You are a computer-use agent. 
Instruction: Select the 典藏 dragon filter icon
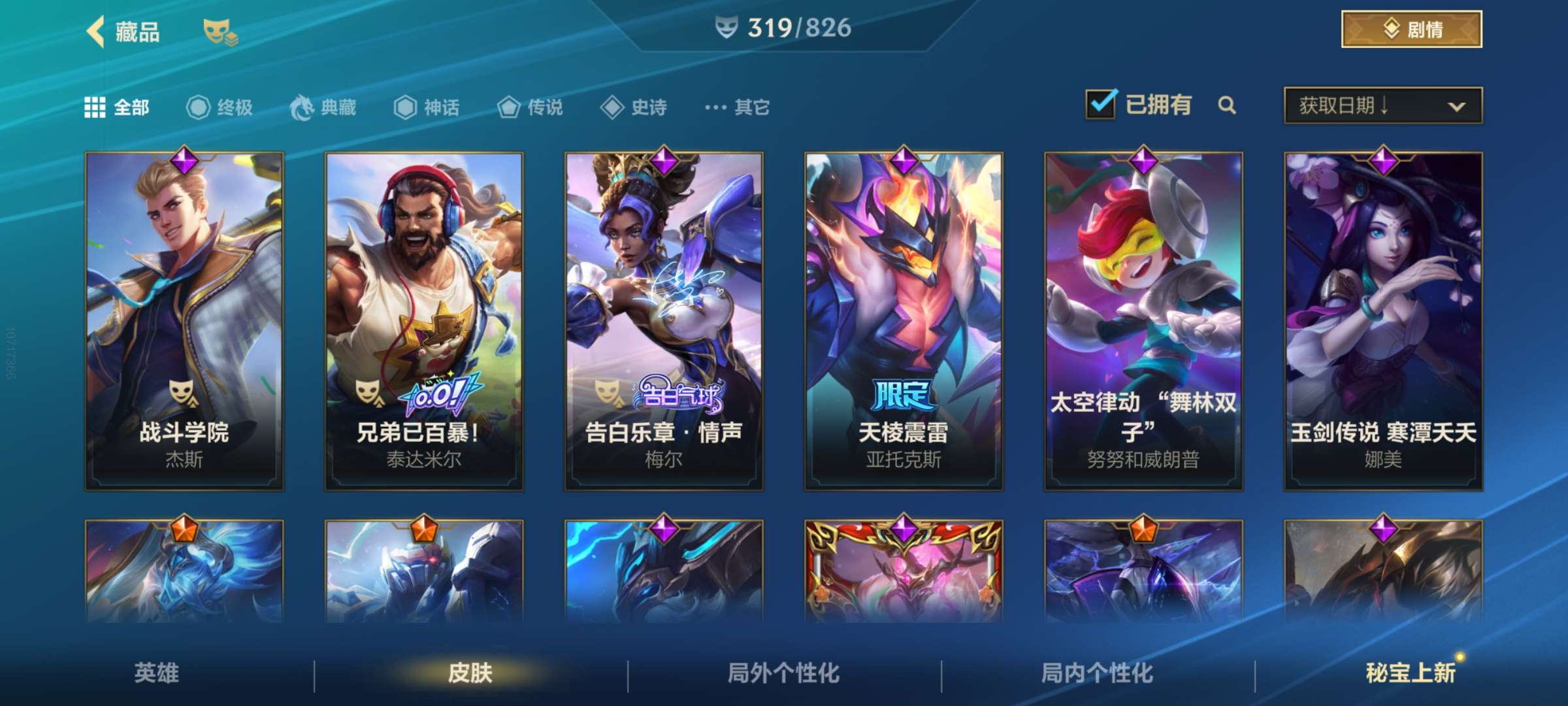[301, 108]
